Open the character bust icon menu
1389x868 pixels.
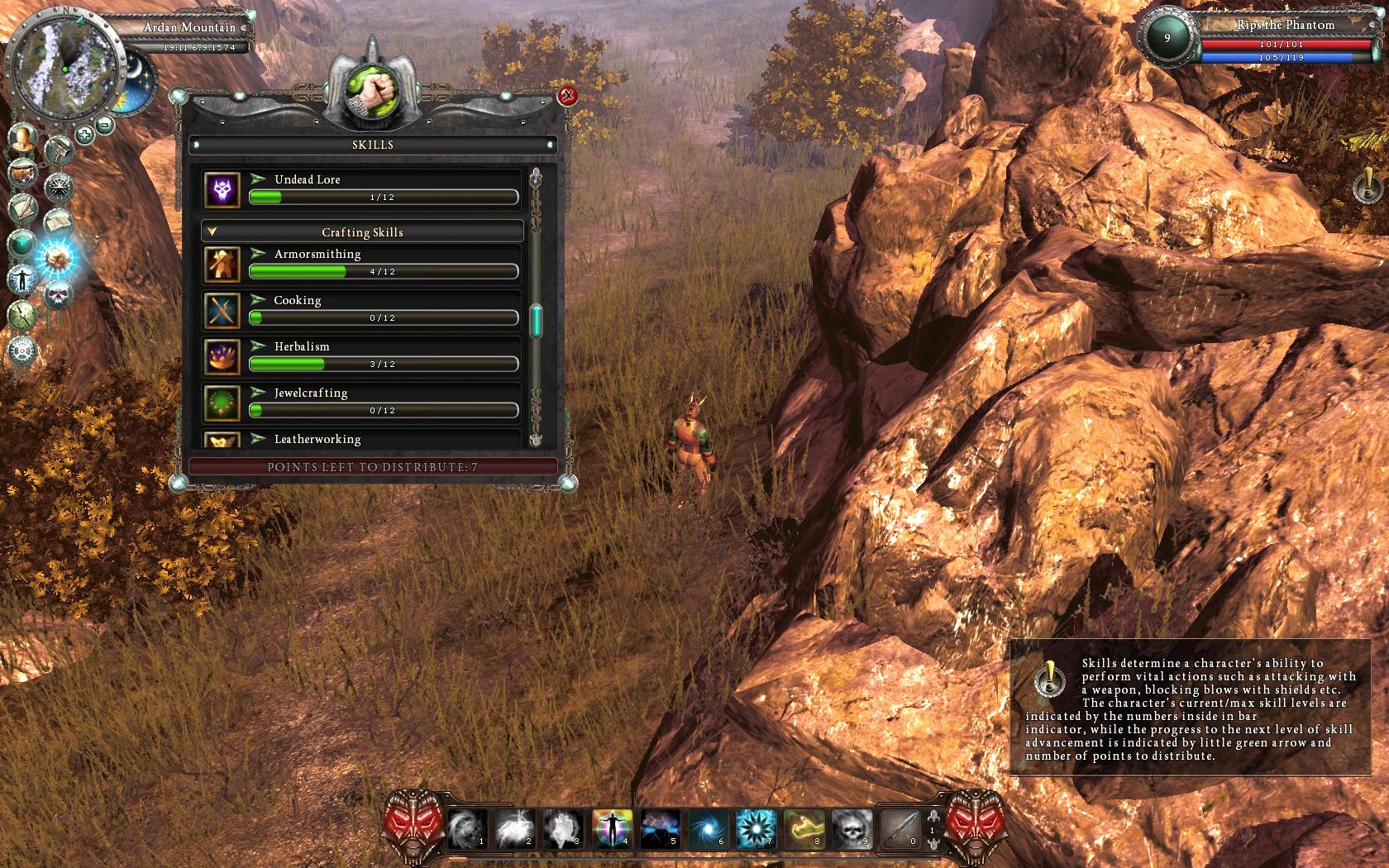[23, 136]
